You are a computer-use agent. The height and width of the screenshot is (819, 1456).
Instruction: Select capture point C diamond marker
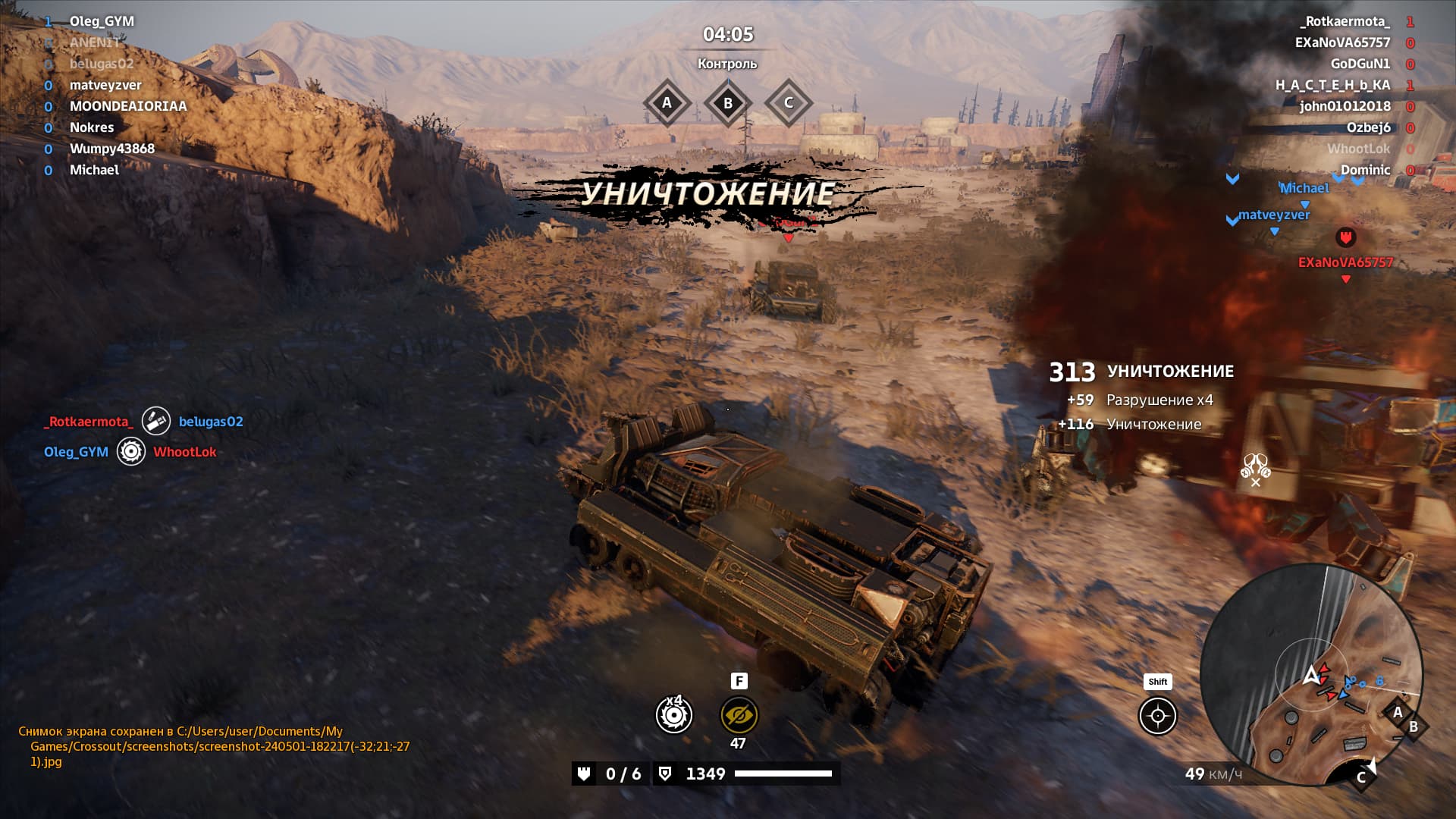click(x=788, y=103)
